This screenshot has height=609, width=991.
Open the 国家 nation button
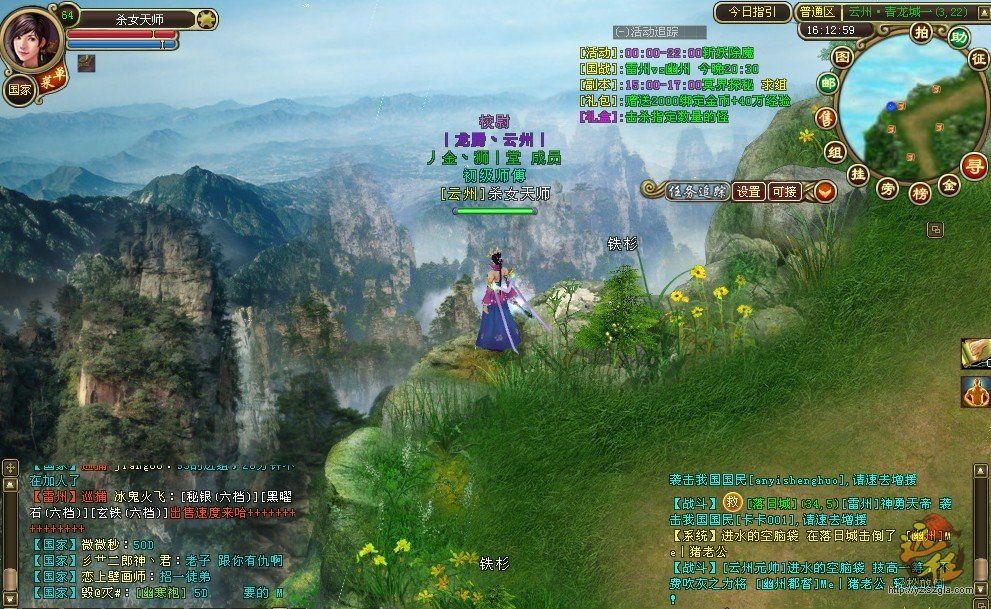point(19,88)
